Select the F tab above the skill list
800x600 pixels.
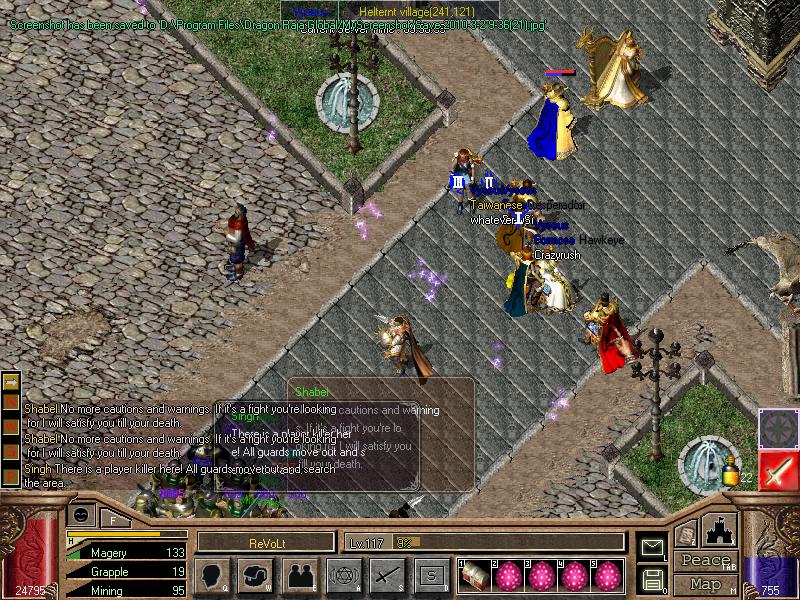[x=113, y=519]
